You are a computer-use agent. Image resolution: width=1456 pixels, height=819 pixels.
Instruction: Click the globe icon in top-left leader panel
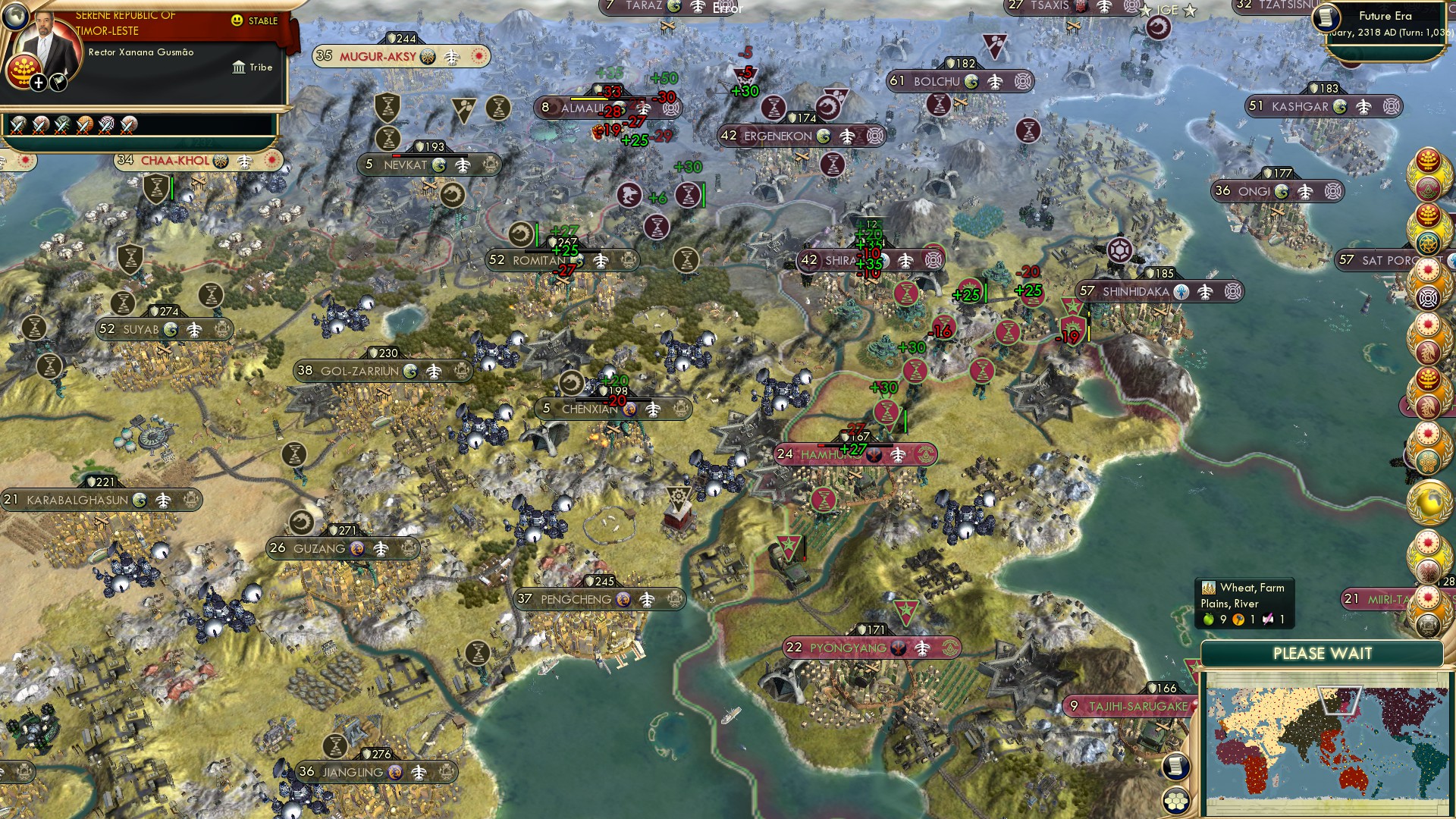pos(15,17)
